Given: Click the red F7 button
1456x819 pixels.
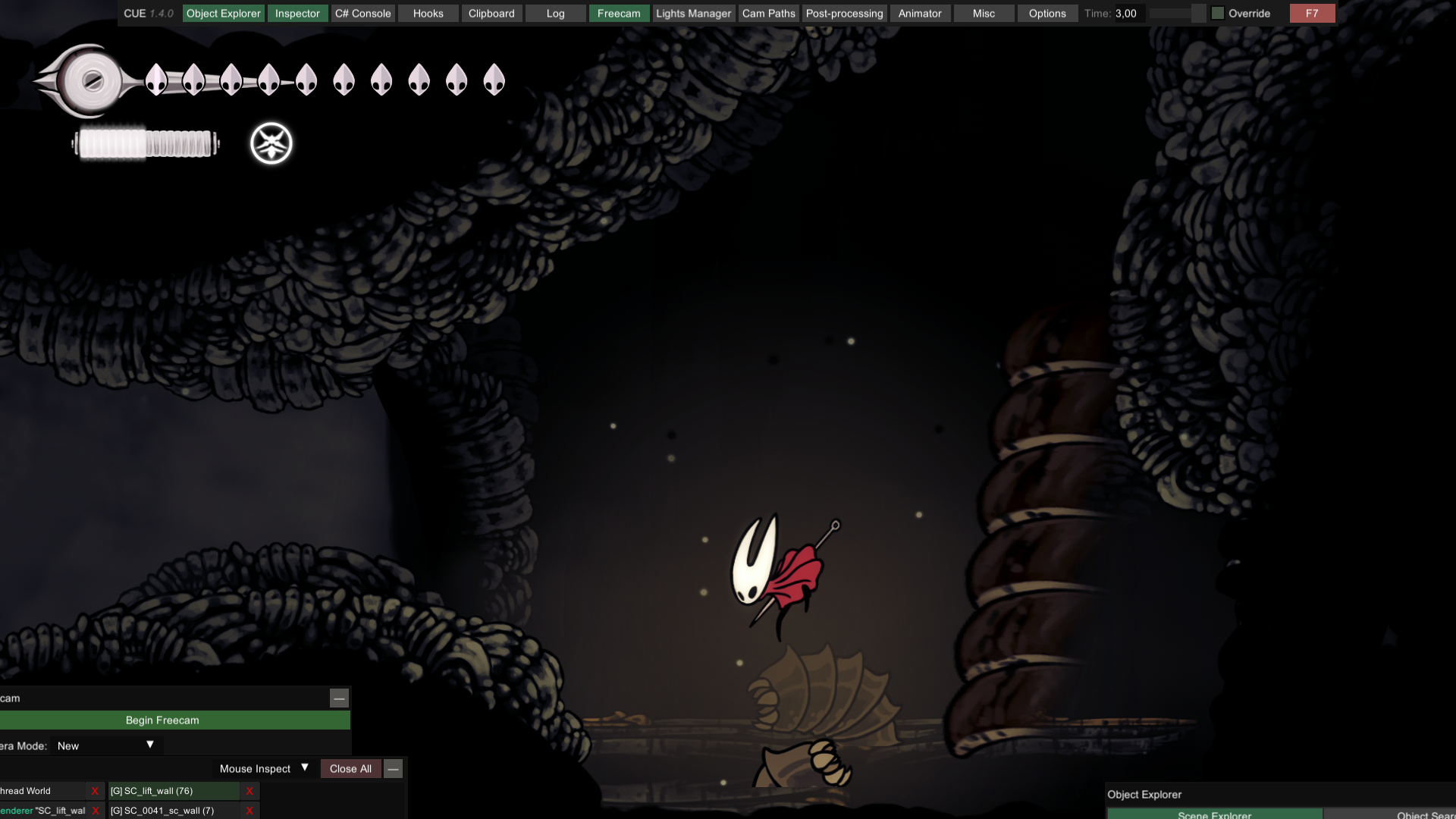Looking at the screenshot, I should point(1312,14).
